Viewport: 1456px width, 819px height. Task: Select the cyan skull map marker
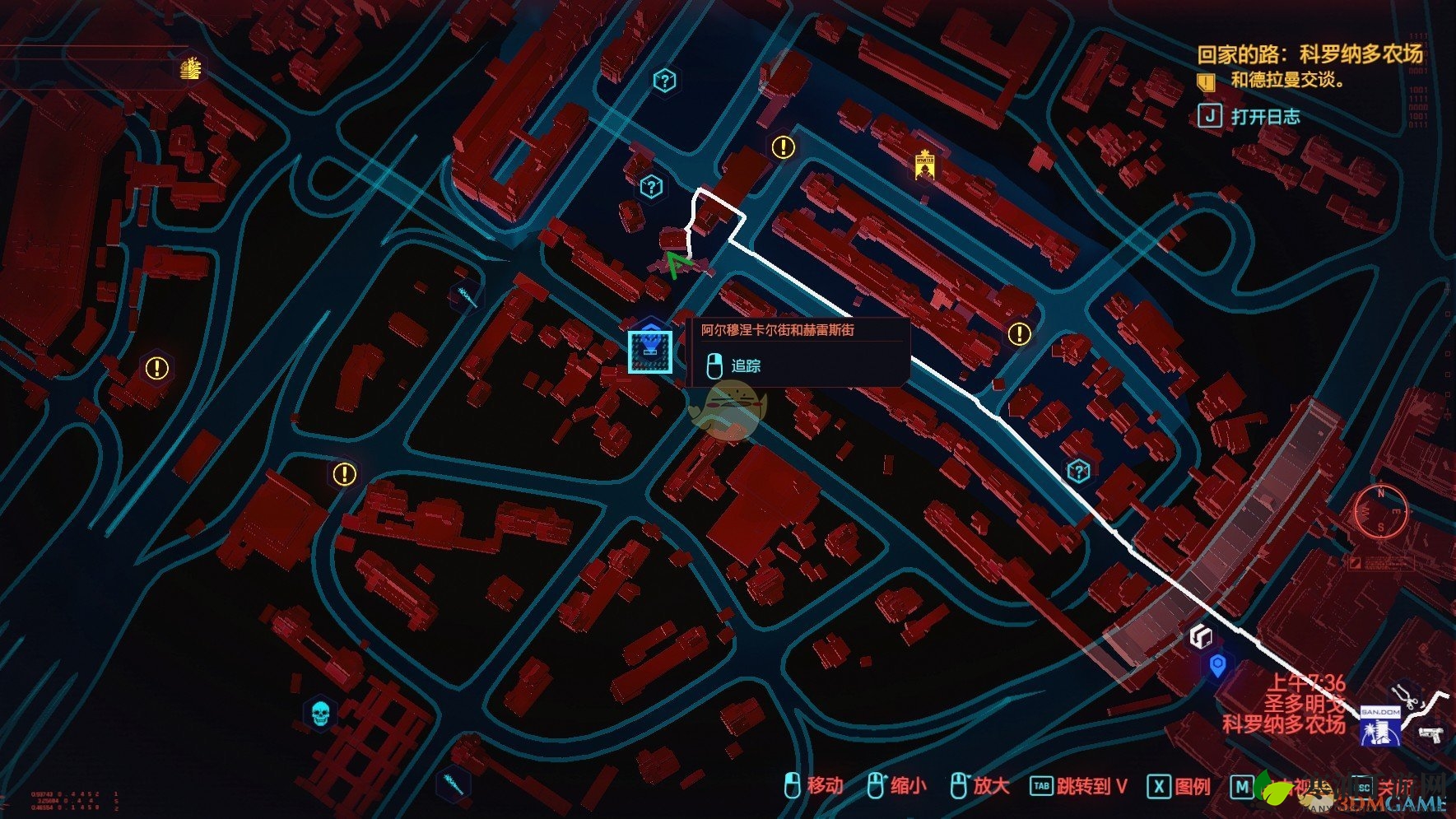point(320,713)
